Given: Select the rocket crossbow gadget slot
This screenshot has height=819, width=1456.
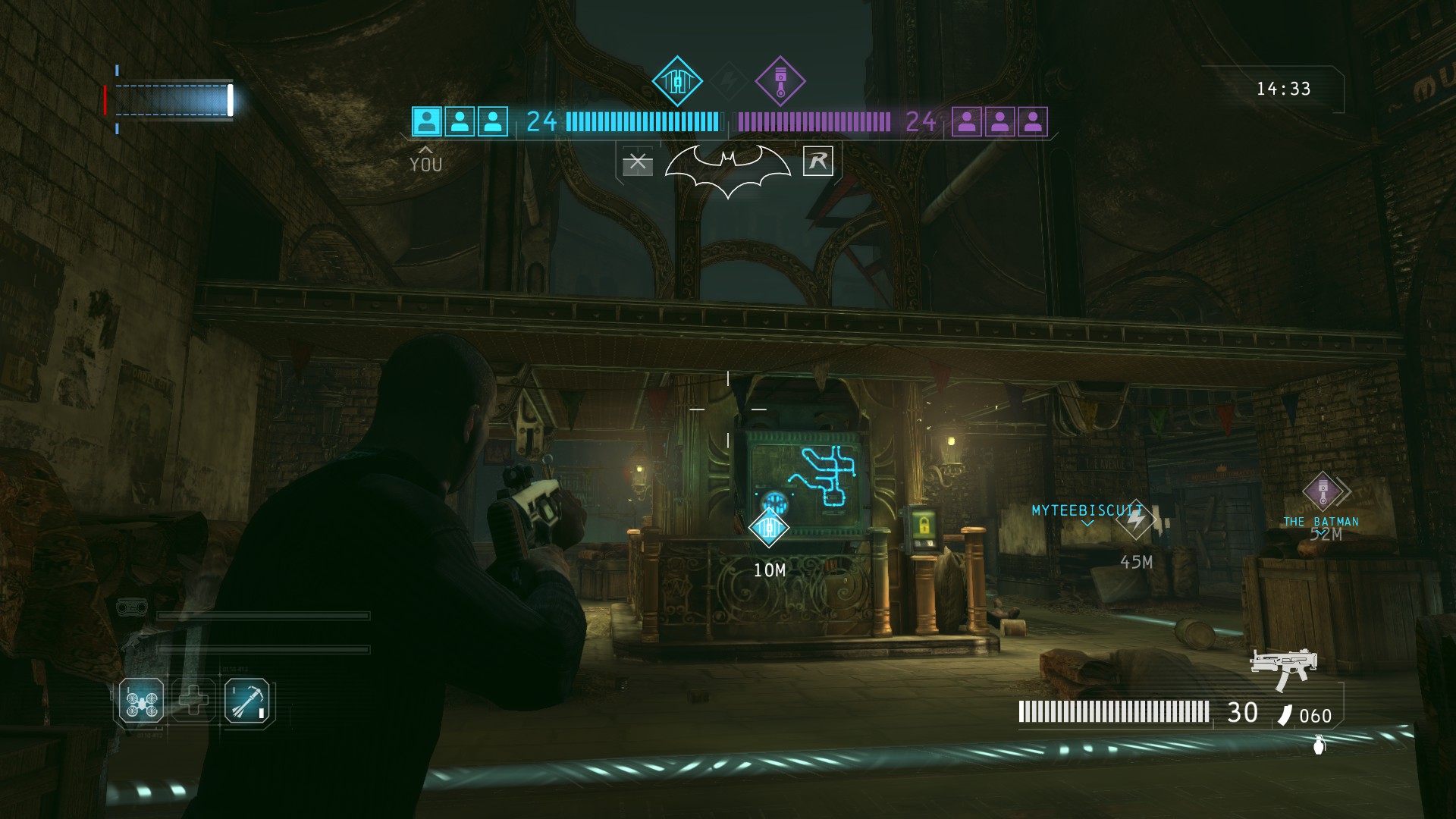Looking at the screenshot, I should 246,702.
